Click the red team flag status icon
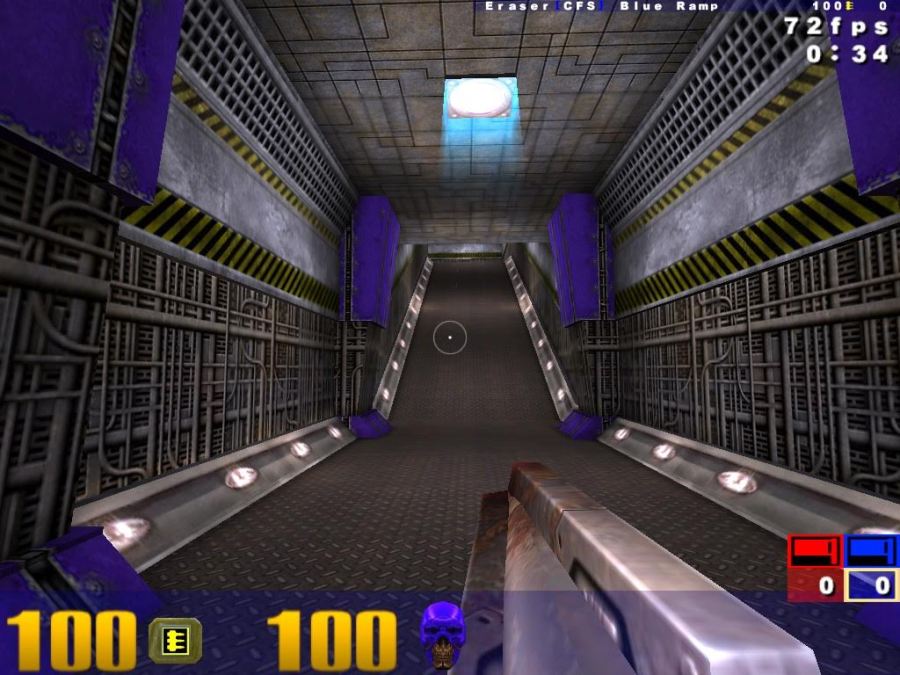Screen dimensions: 900x675 coord(815,551)
